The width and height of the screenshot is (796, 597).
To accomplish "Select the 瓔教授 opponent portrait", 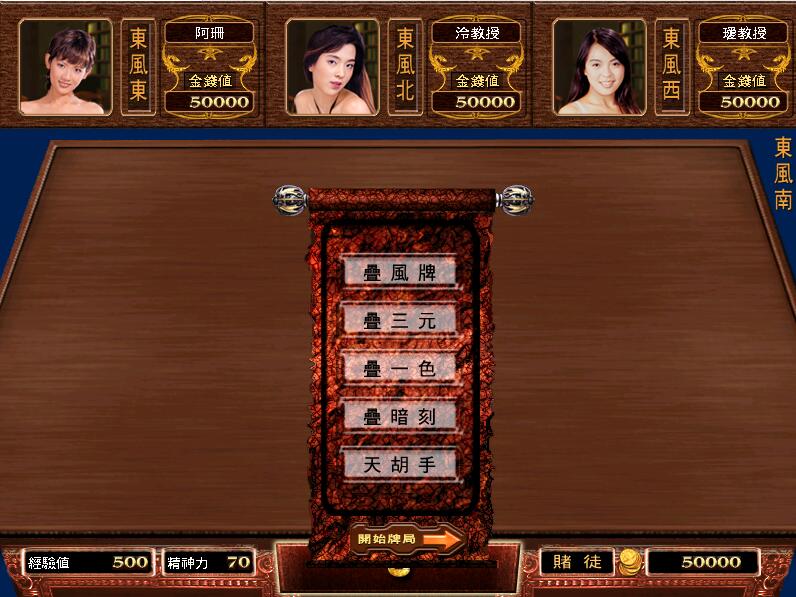I will click(x=599, y=68).
